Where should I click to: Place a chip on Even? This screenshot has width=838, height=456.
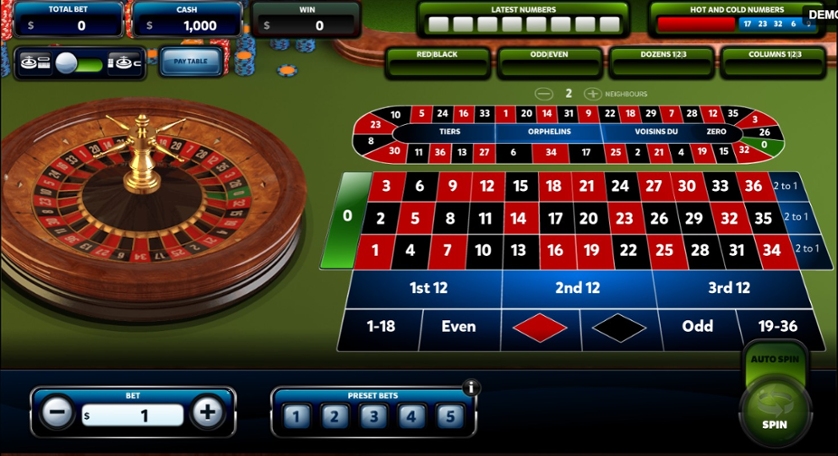[x=458, y=327]
